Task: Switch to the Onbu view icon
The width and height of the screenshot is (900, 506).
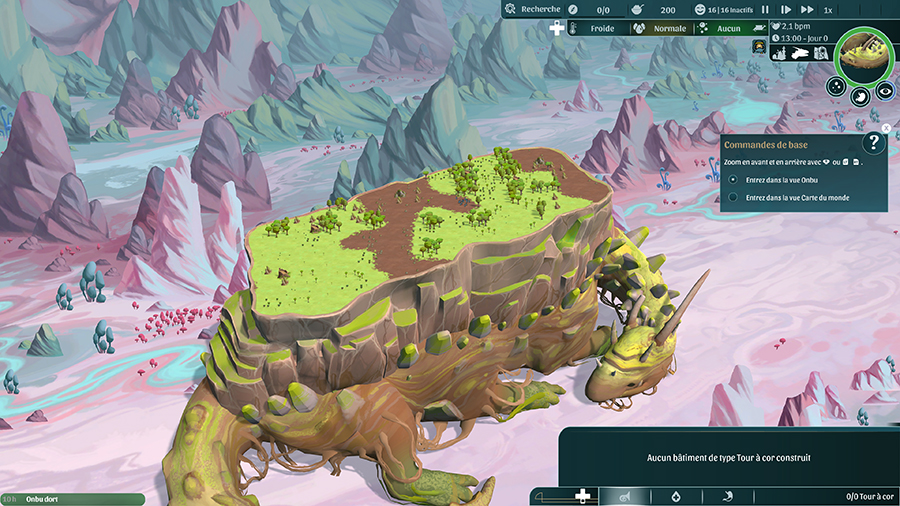Action: click(800, 54)
